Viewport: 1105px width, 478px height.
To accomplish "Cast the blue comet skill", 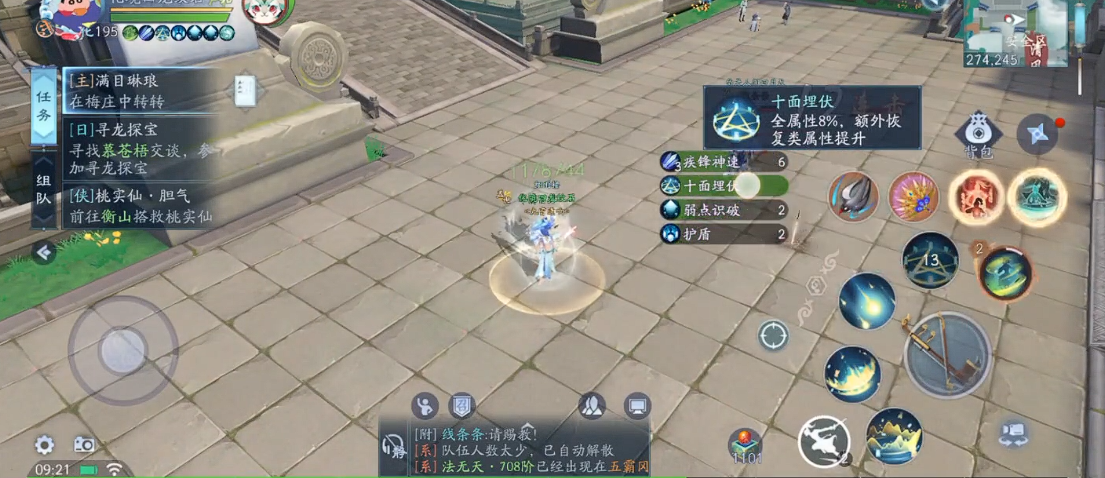I will 866,300.
